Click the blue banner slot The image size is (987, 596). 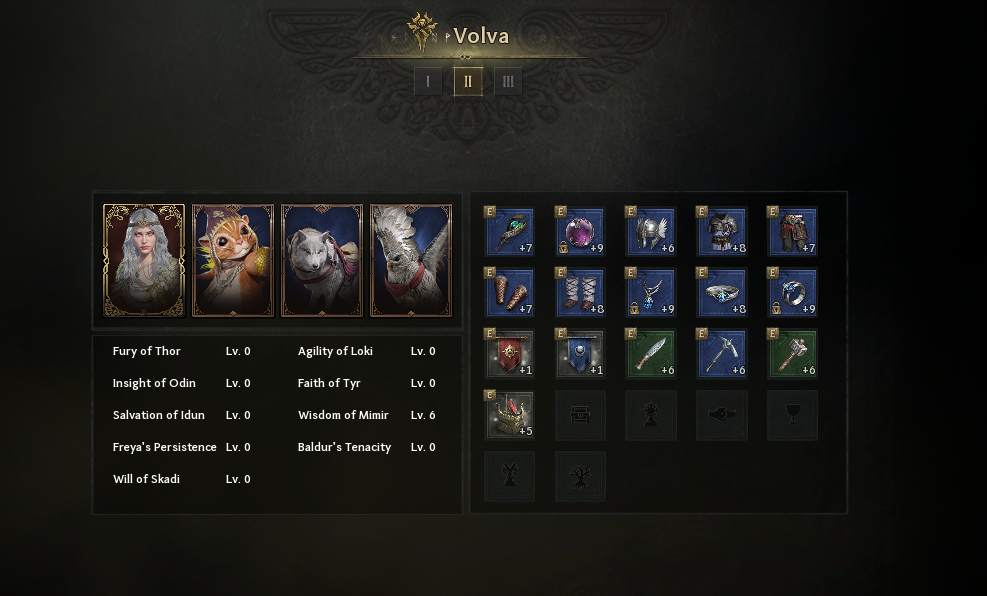pos(581,354)
